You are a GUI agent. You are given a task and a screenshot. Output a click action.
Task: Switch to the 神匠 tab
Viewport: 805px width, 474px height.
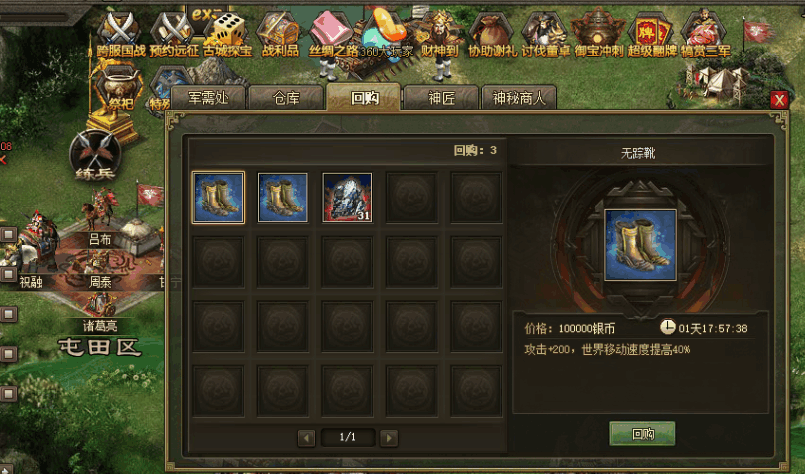click(x=441, y=98)
